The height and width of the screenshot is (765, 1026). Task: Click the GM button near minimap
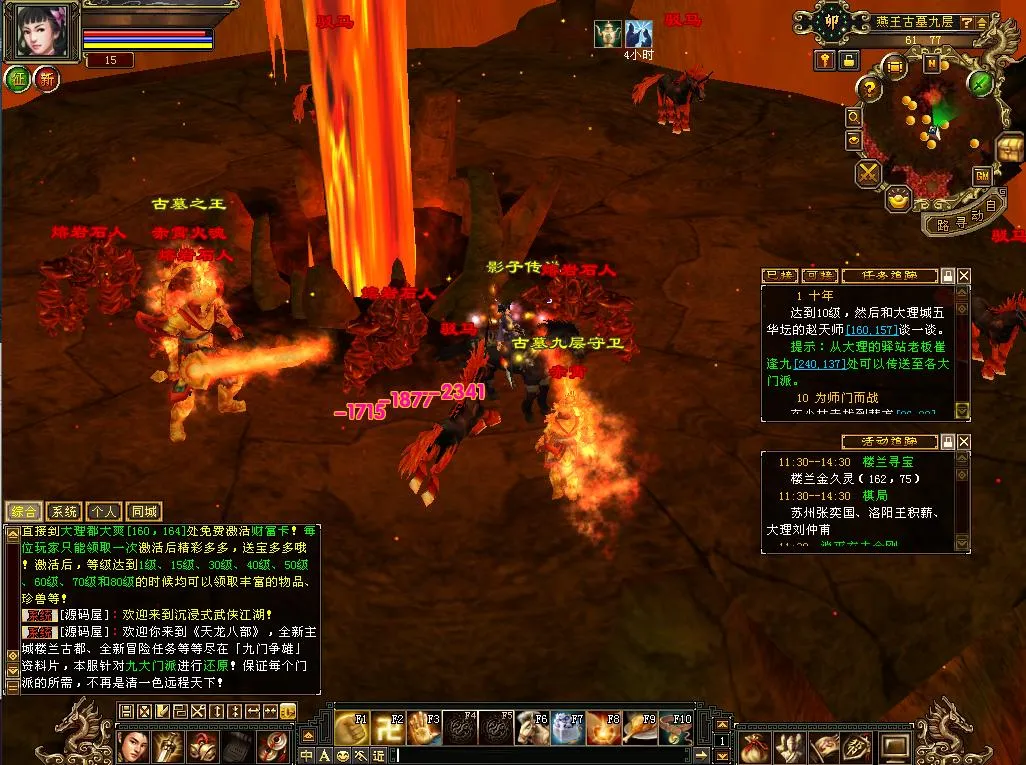tap(982, 175)
